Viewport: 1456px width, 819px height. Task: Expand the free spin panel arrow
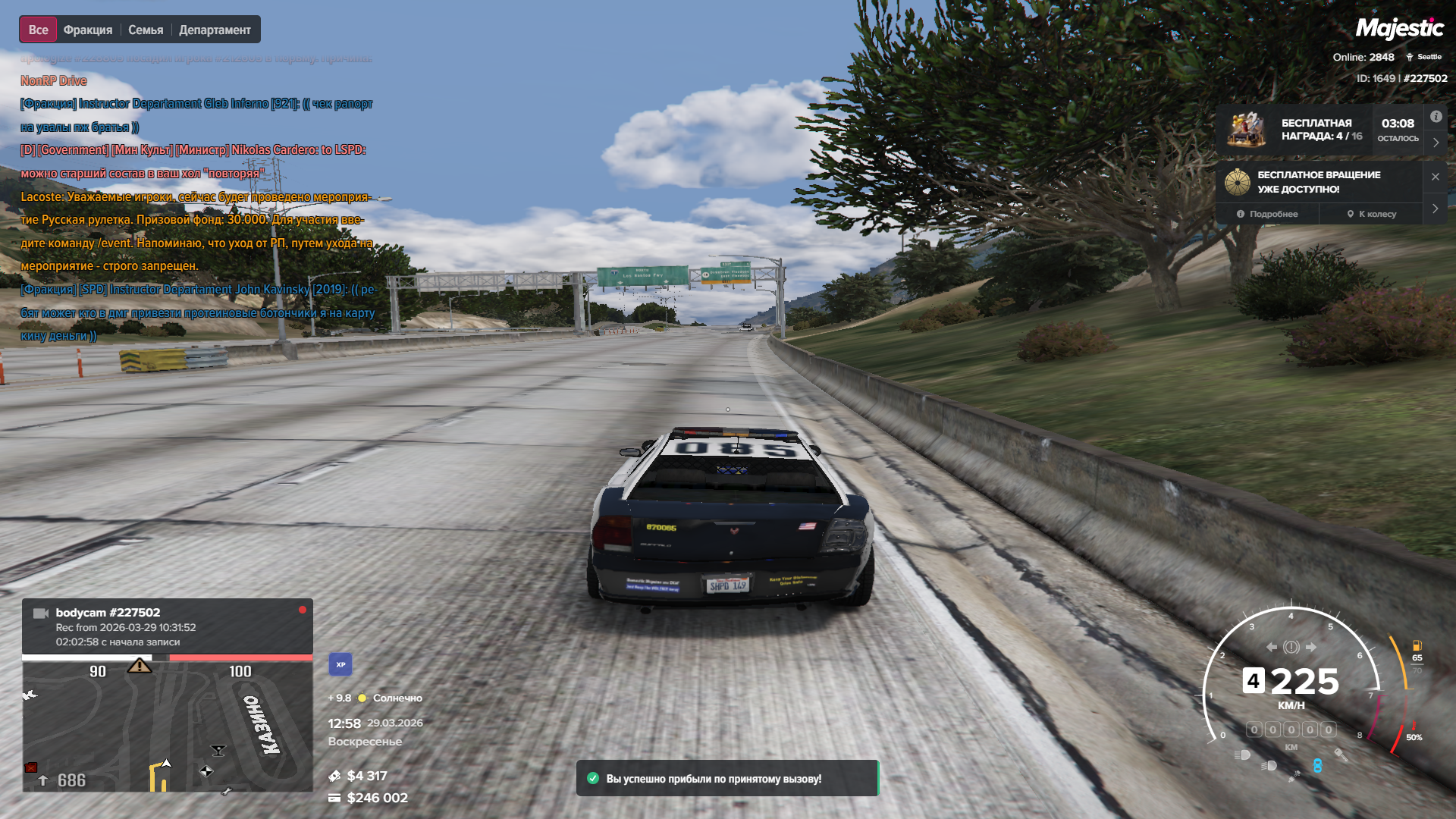[1436, 209]
